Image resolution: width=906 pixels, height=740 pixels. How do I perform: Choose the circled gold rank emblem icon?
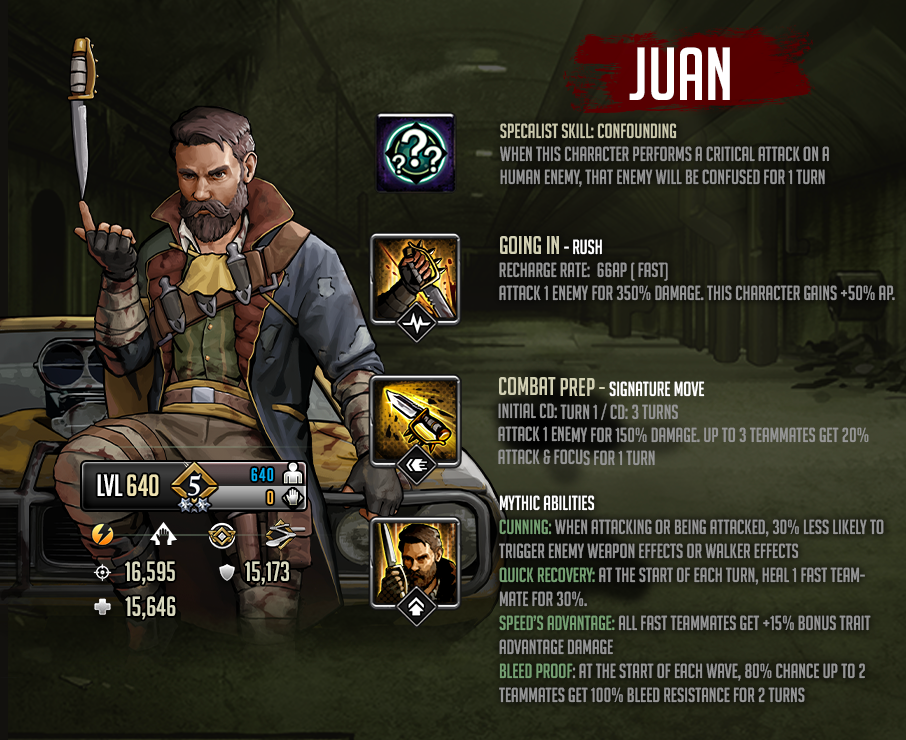pyautogui.click(x=221, y=536)
